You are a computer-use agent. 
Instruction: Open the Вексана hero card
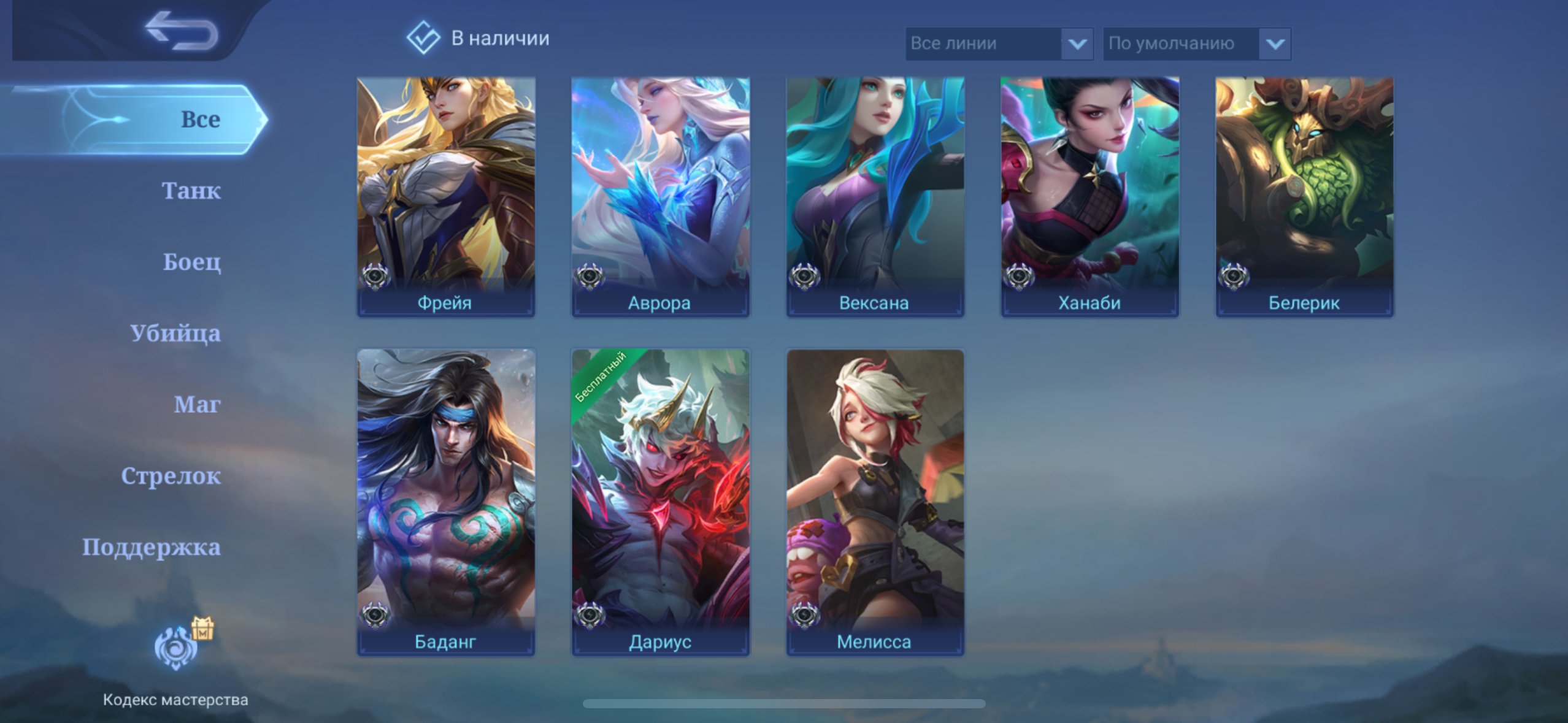(875, 196)
